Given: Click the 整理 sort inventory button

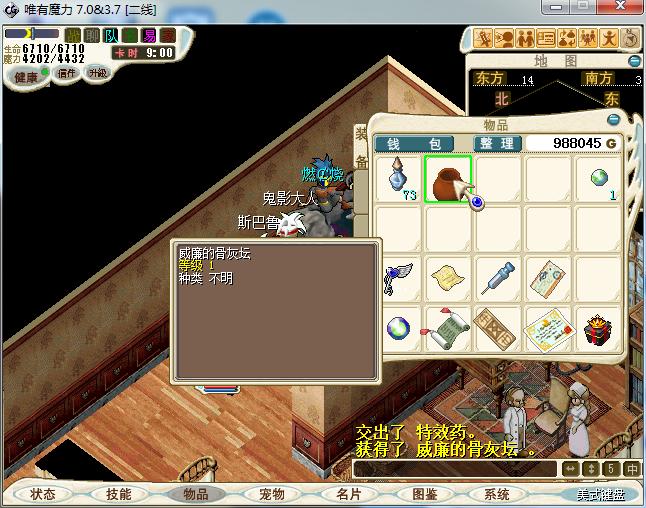Looking at the screenshot, I should (497, 144).
